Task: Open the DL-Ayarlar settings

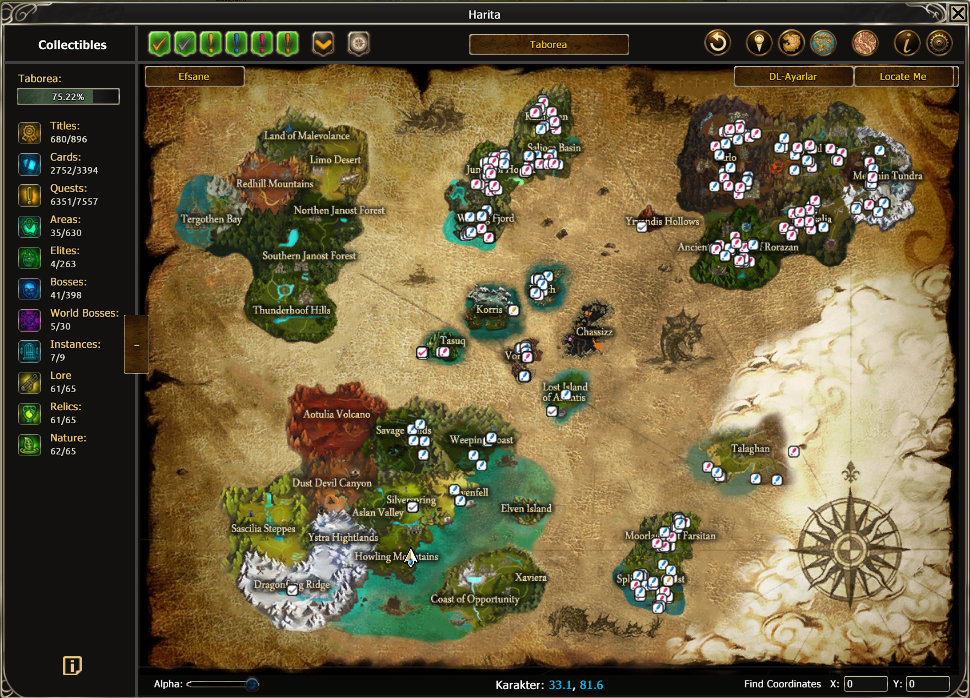Action: [x=794, y=77]
